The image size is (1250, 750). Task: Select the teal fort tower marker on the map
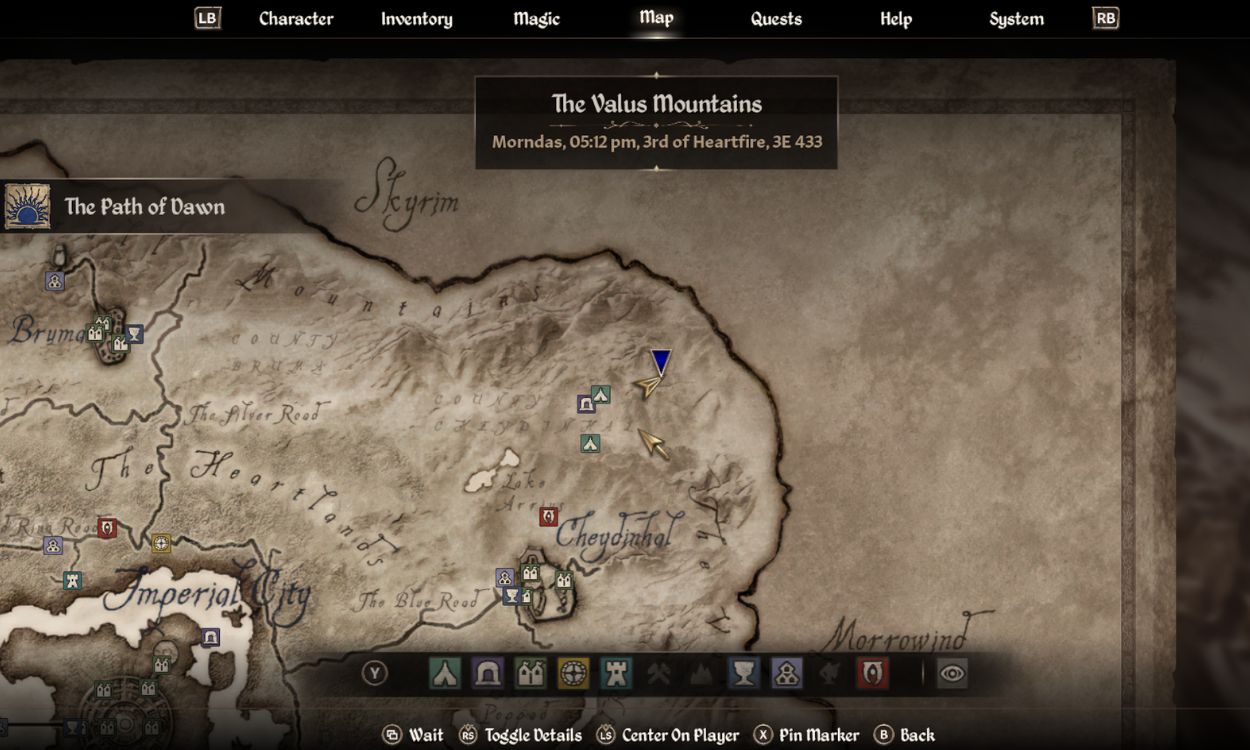[x=72, y=580]
